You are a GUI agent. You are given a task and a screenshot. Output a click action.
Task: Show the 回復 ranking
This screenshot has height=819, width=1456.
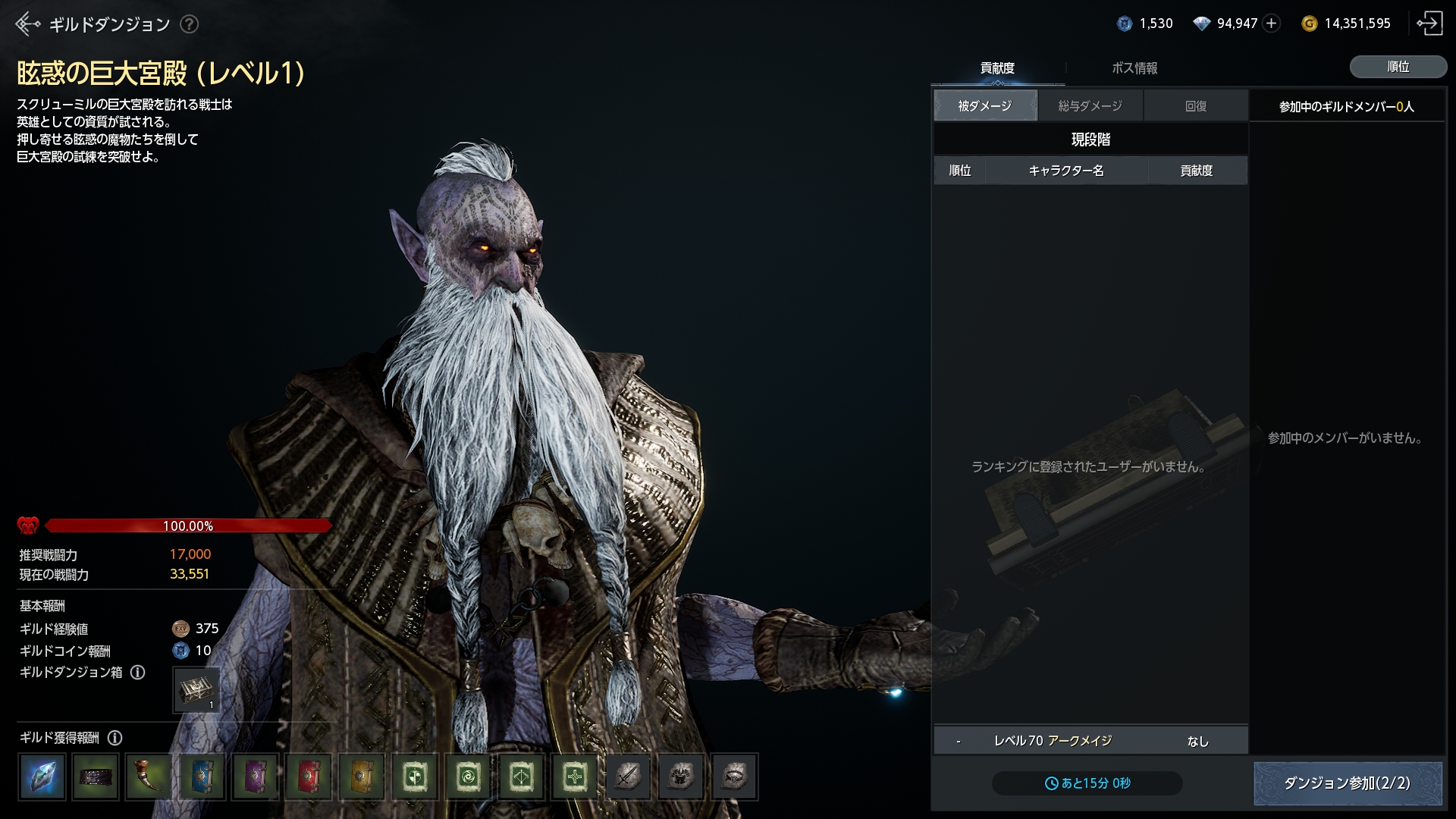pos(1196,106)
